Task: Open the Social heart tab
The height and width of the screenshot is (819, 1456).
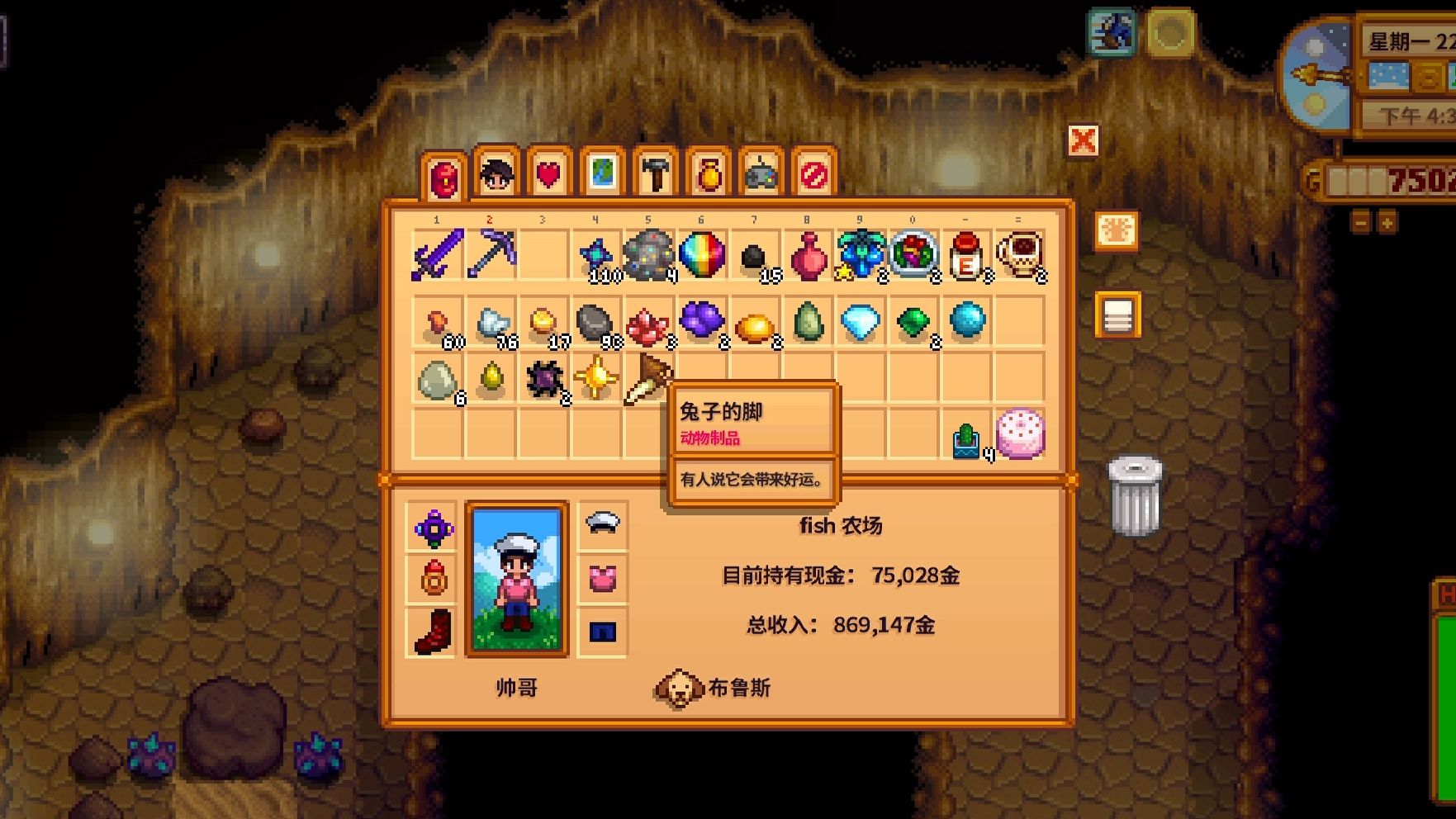Action: (548, 174)
